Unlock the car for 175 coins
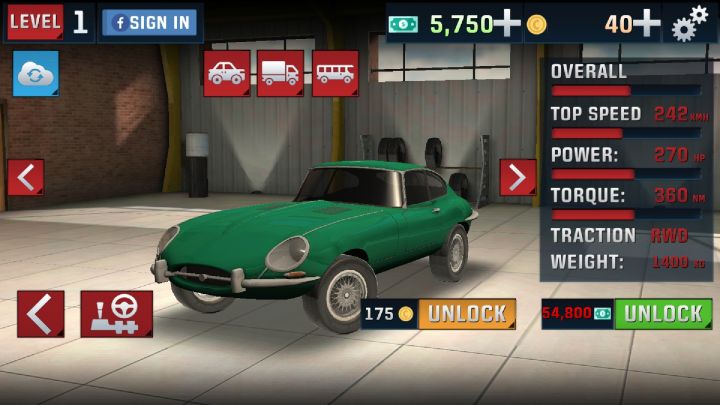This screenshot has height=405, width=720. click(466, 314)
